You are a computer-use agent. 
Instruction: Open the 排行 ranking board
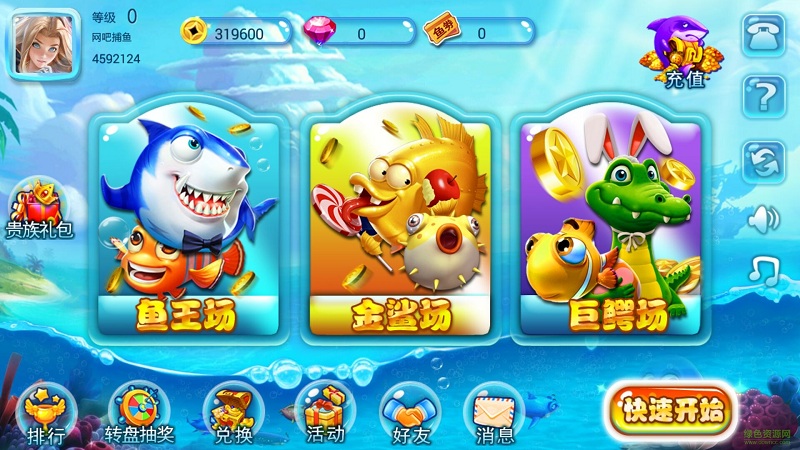pyautogui.click(x=46, y=414)
